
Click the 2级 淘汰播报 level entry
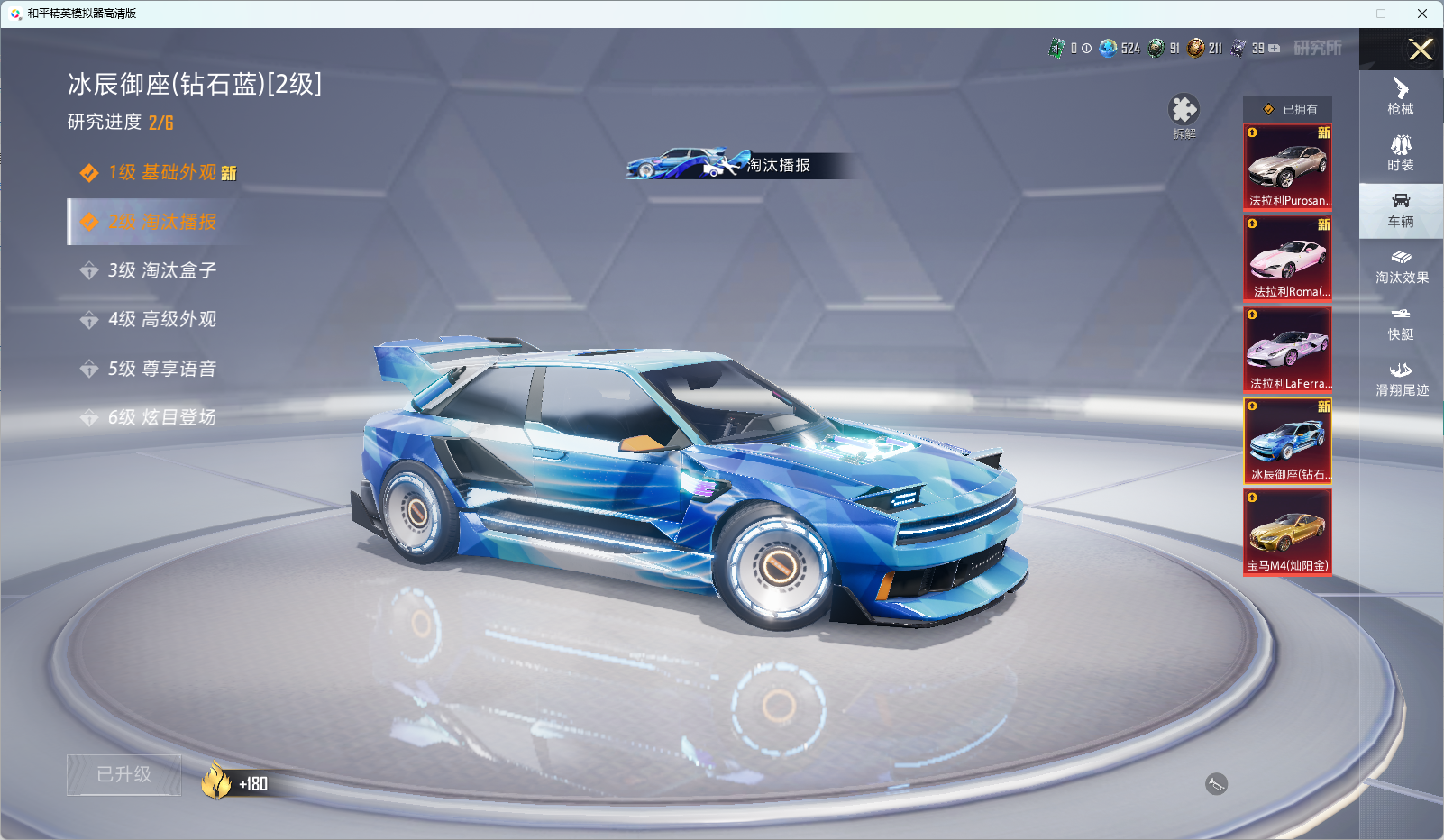coord(160,222)
